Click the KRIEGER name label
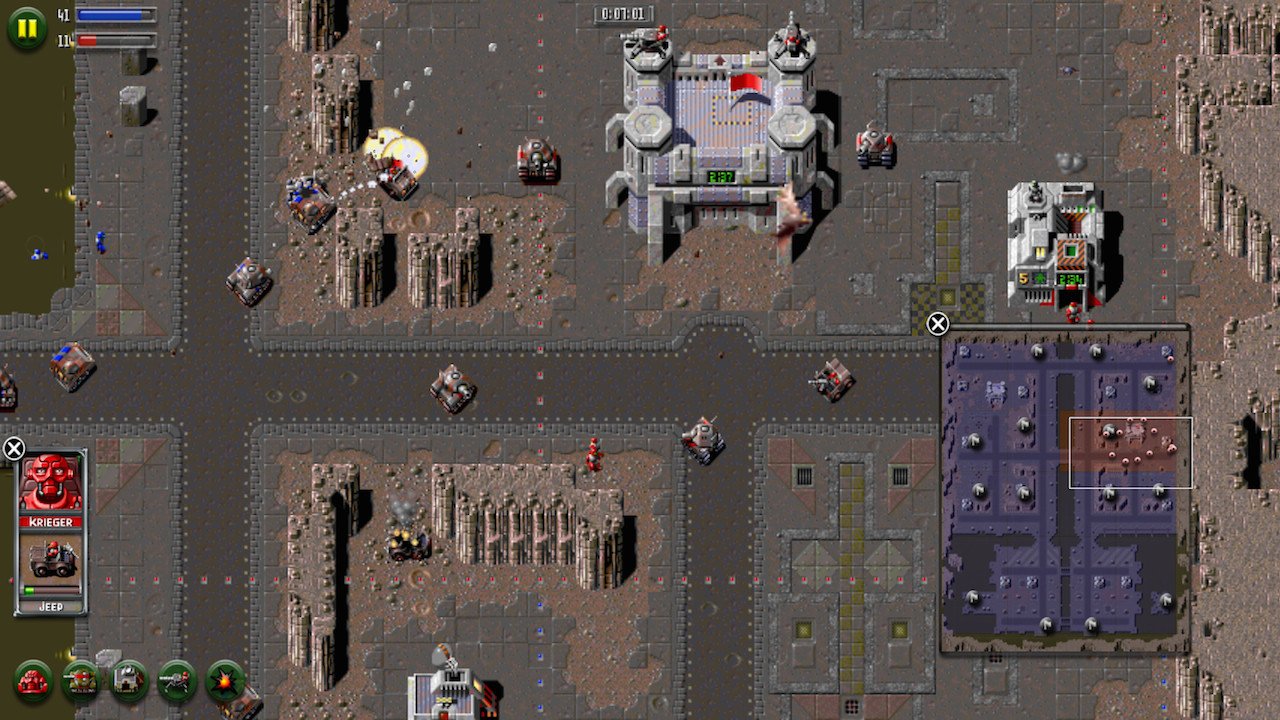 coord(50,521)
